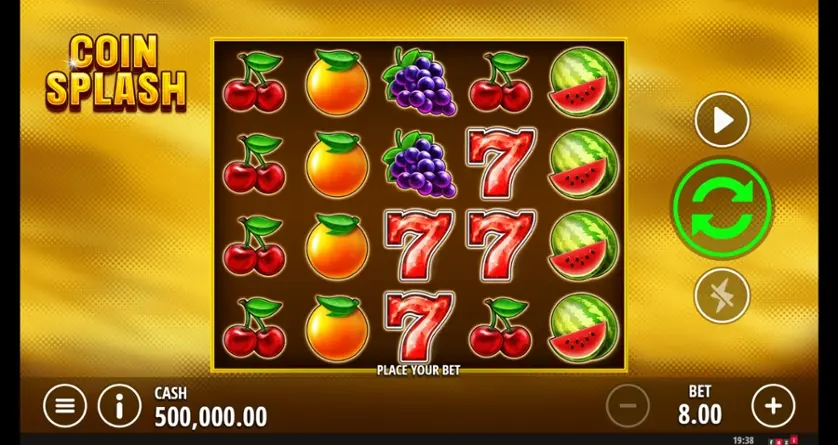The width and height of the screenshot is (838, 445).
Task: Open the hamburger menu
Action: 65,406
